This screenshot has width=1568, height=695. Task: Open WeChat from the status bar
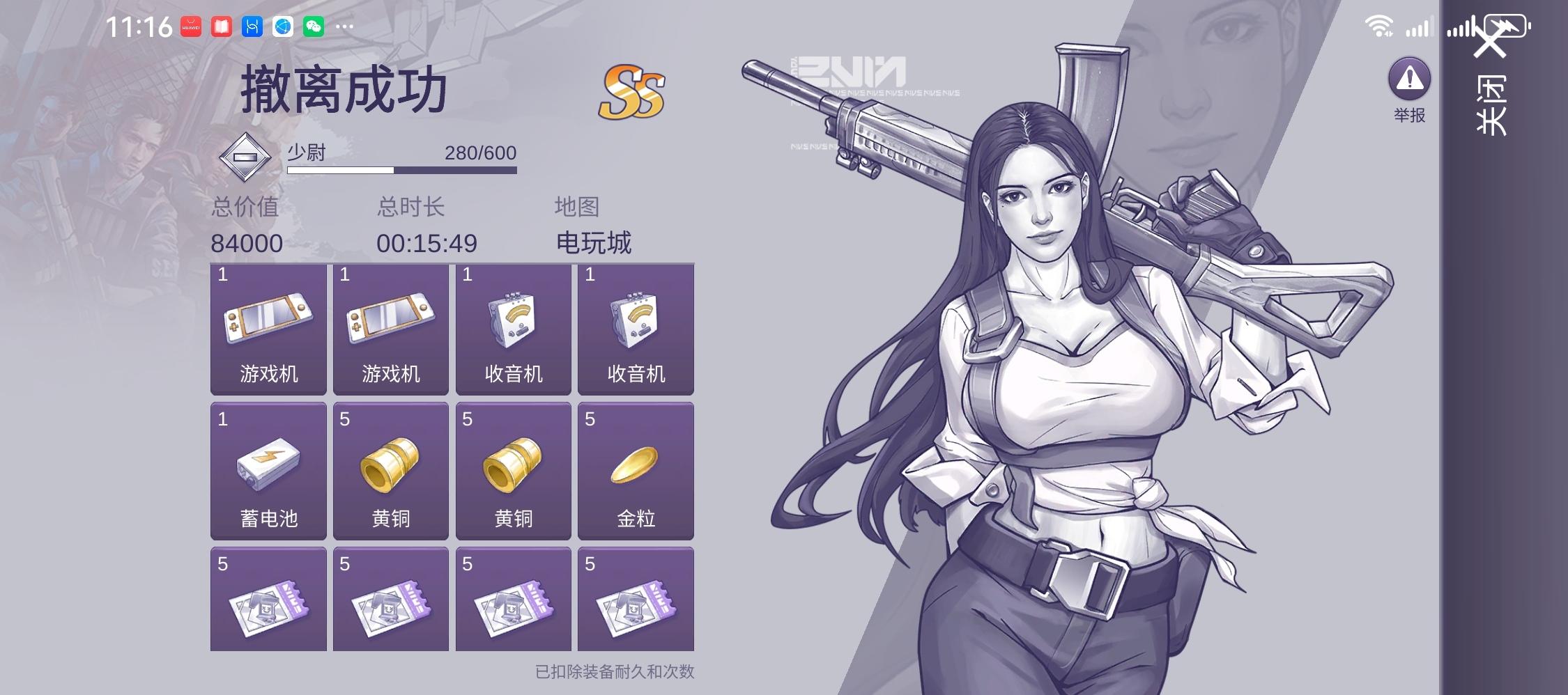tap(314, 26)
